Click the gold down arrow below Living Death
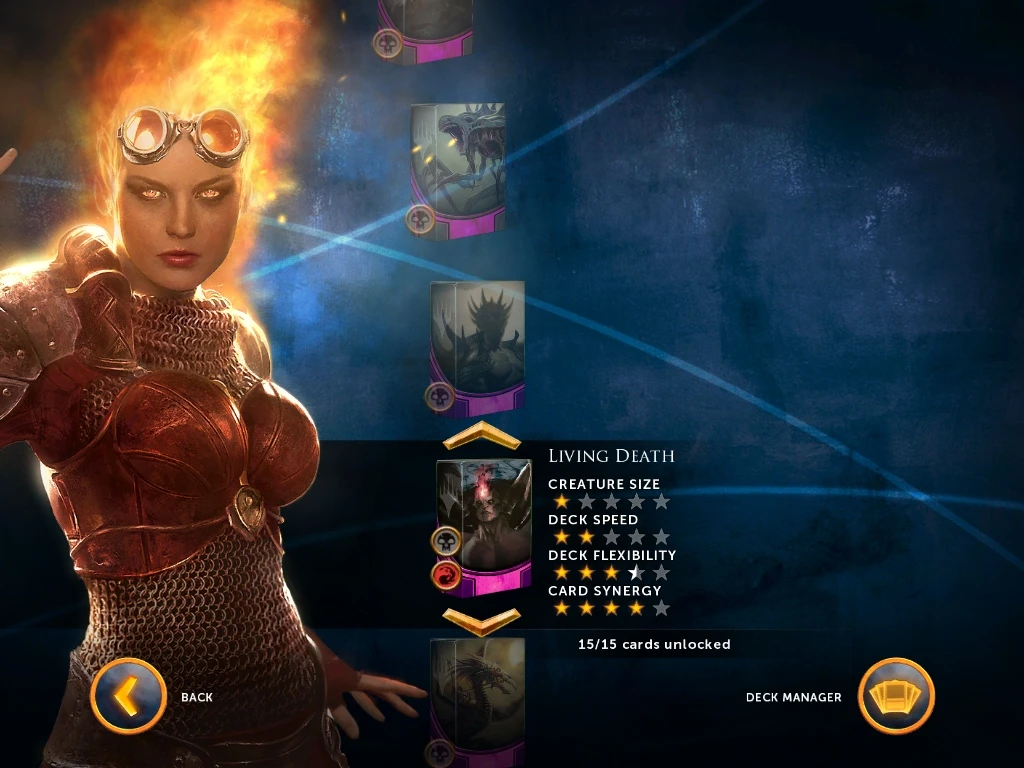Screen dimensions: 1024x768 click(482, 621)
